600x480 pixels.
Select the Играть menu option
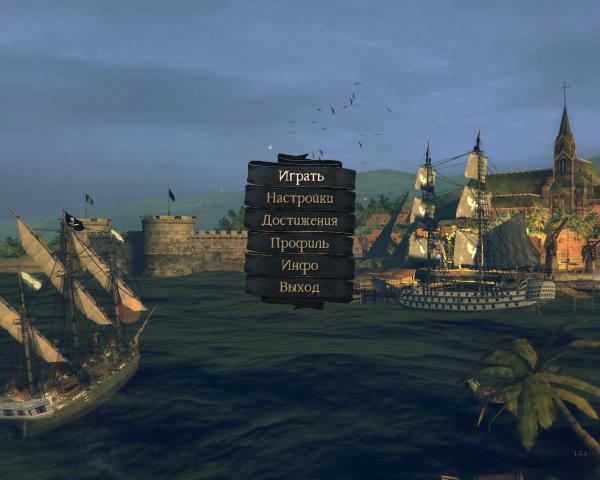[x=300, y=176]
